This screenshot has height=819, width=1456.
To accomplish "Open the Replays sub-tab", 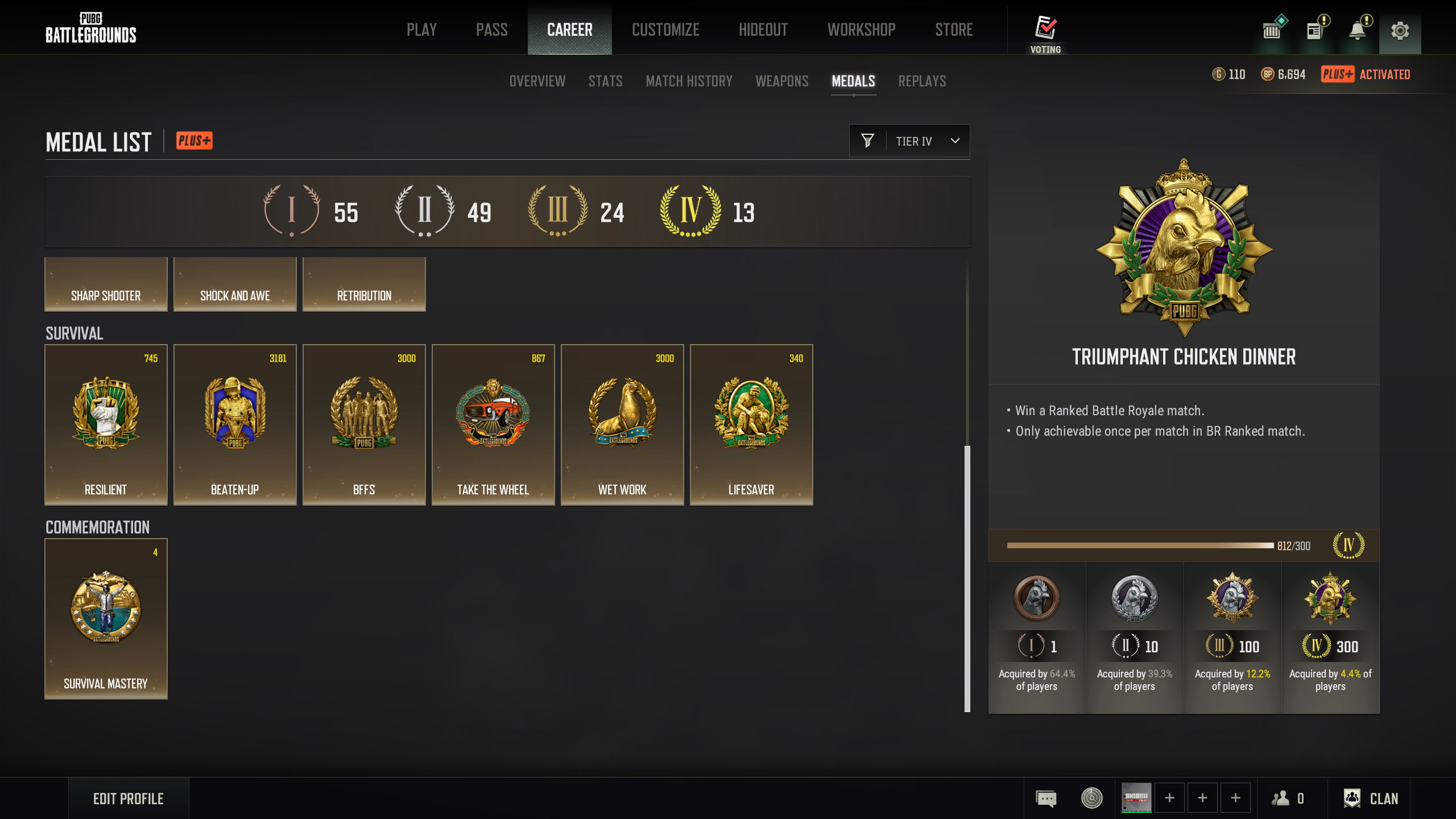I will pyautogui.click(x=922, y=81).
